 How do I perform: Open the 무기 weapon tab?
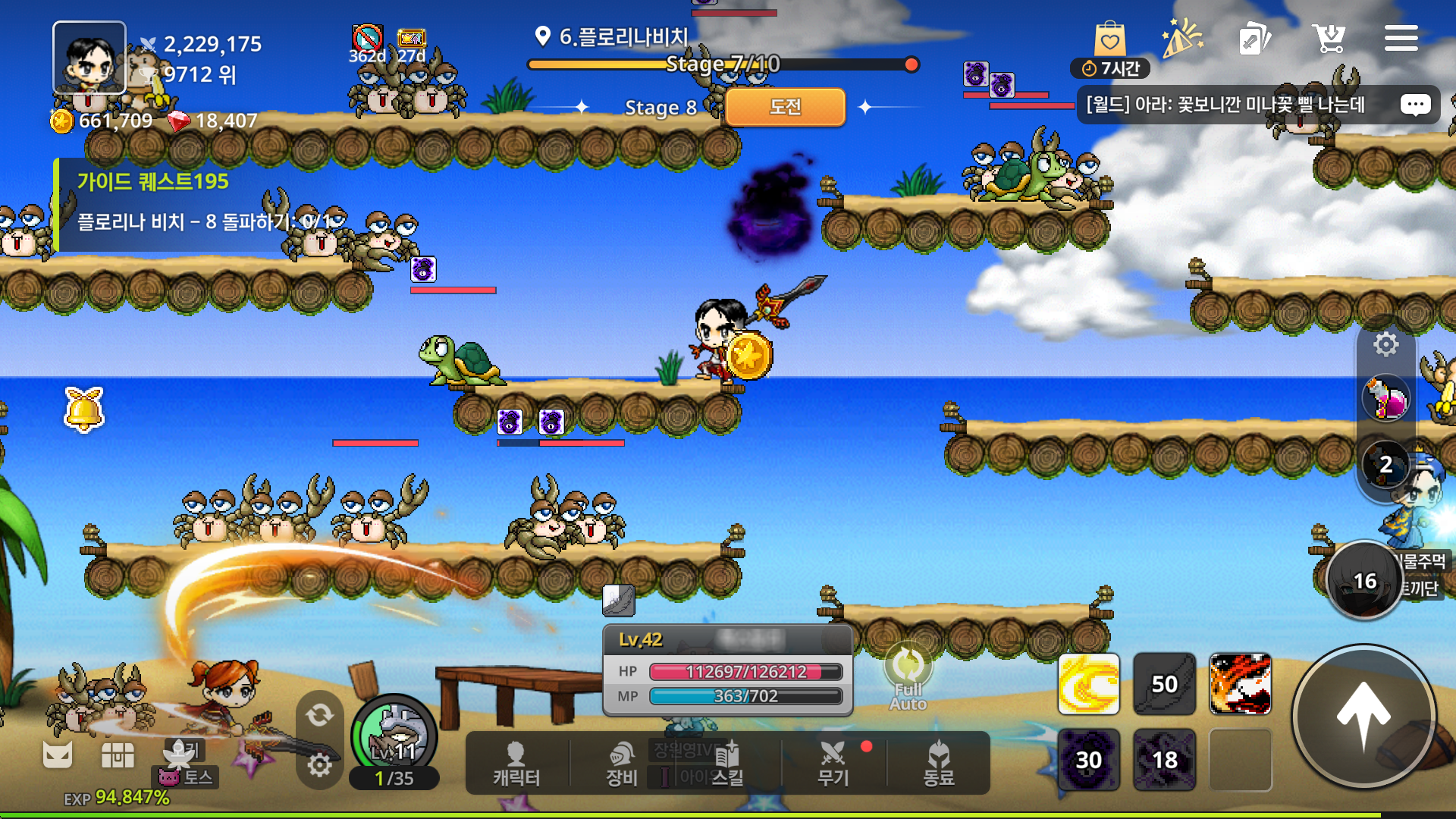[x=833, y=764]
